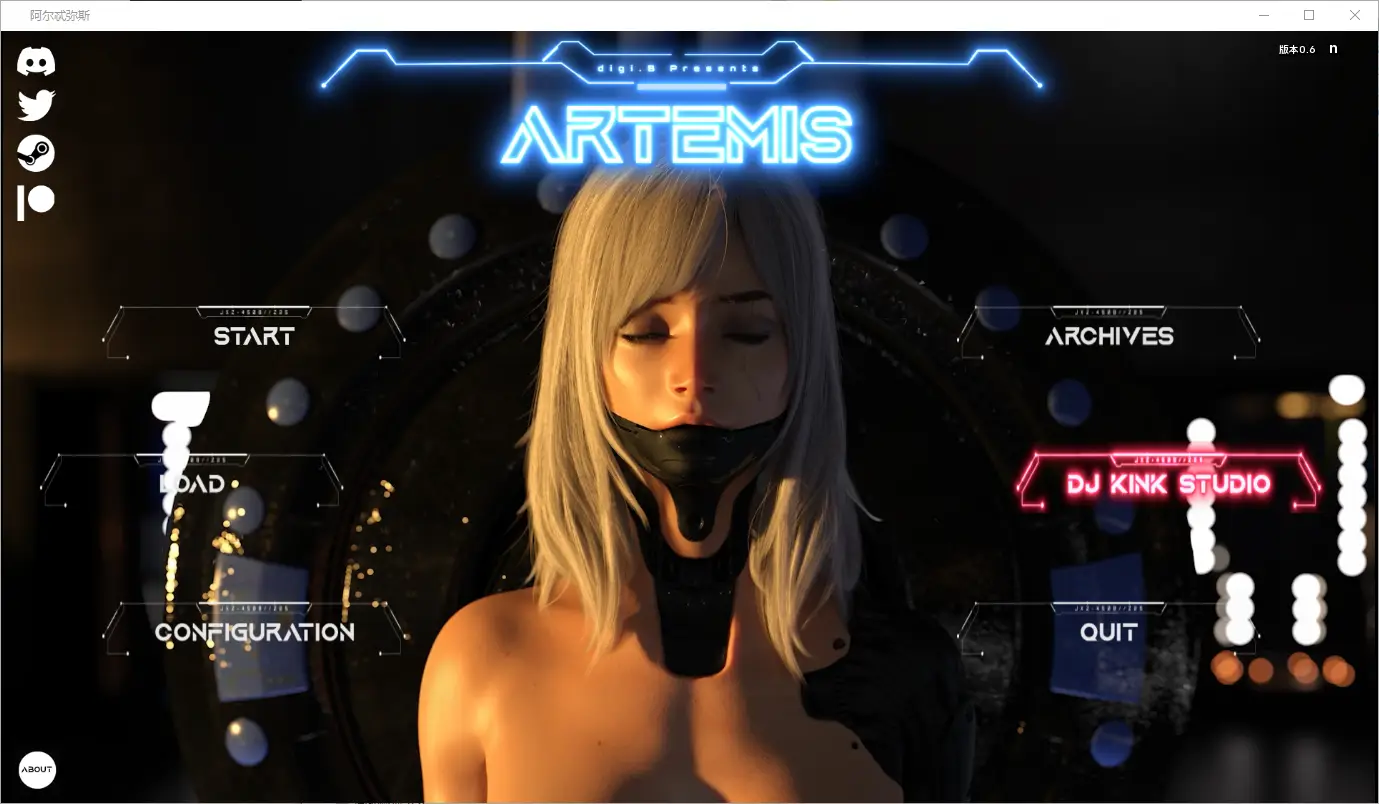1379x804 pixels.
Task: Open the CONFIGURATION settings
Action: [x=253, y=631]
